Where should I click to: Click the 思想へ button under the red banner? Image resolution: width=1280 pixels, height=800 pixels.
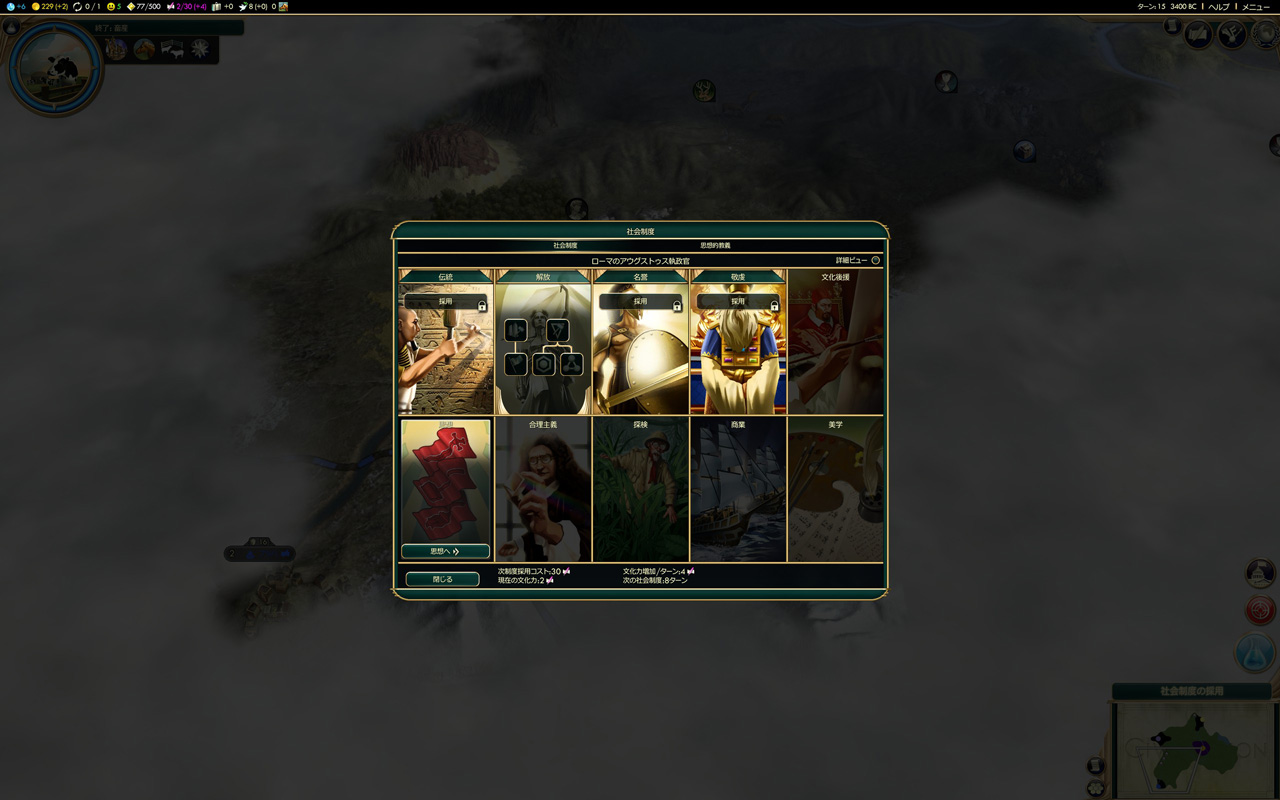tap(443, 550)
